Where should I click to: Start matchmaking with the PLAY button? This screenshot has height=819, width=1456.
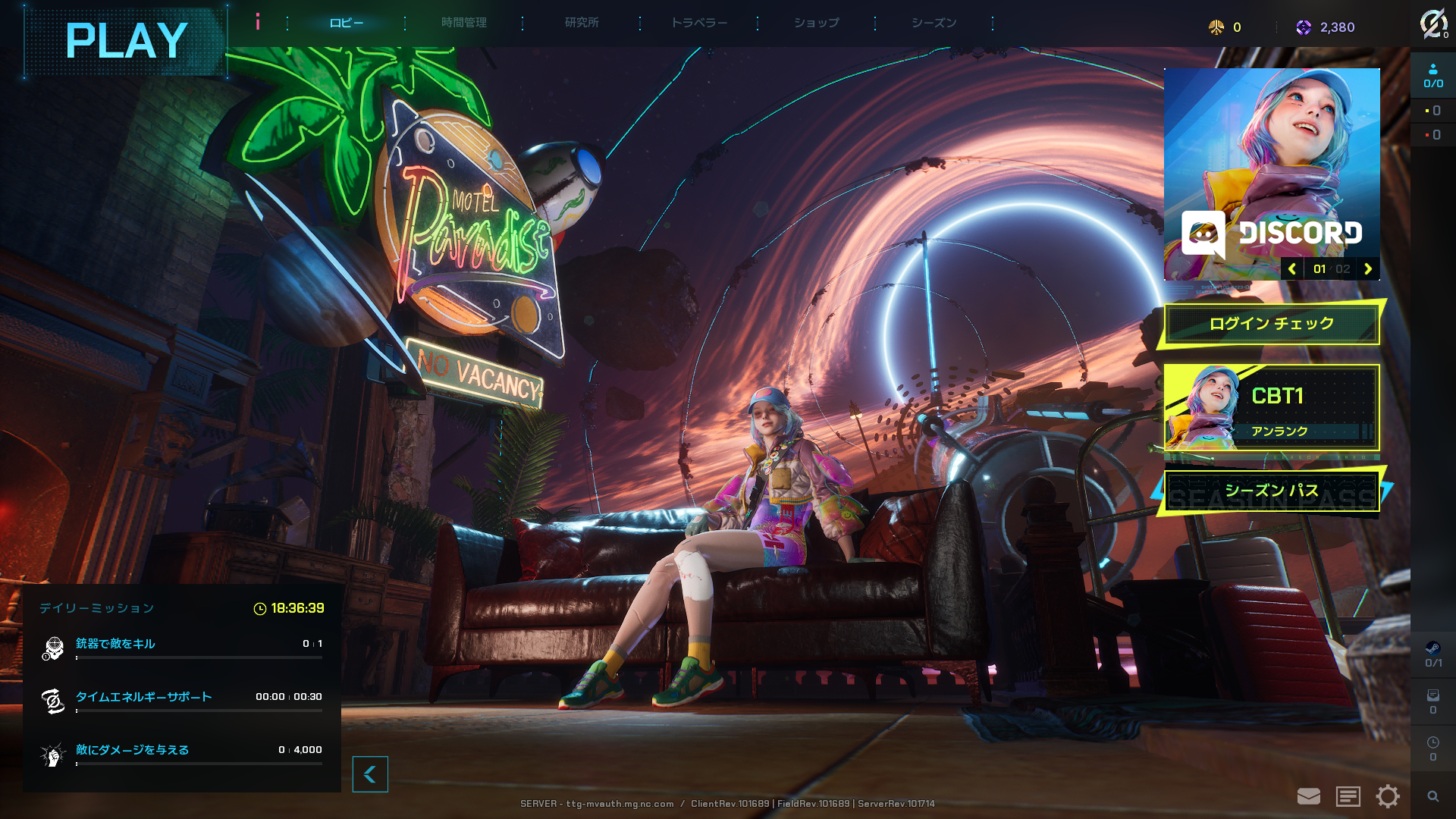click(x=126, y=41)
